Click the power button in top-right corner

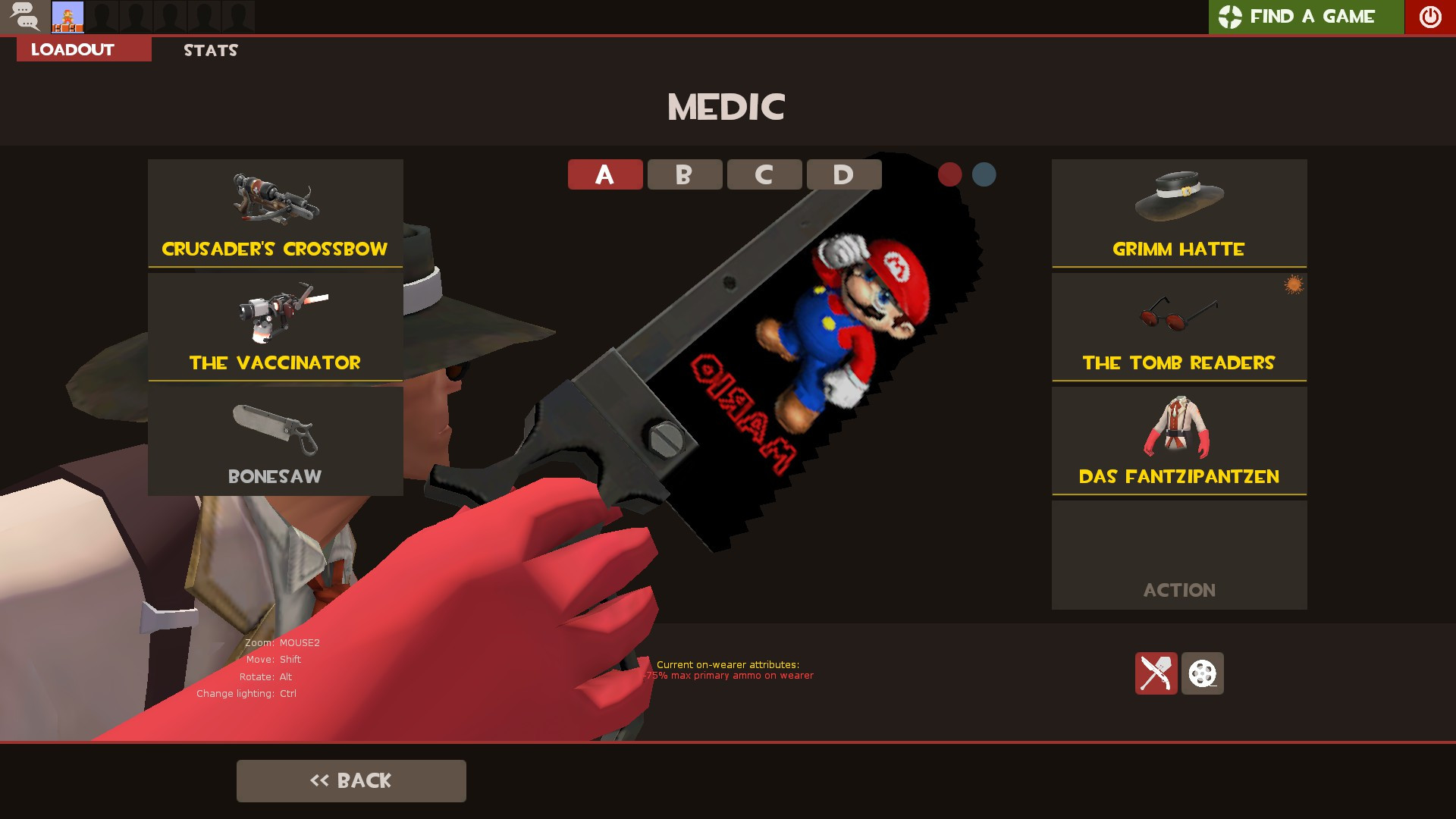1429,16
